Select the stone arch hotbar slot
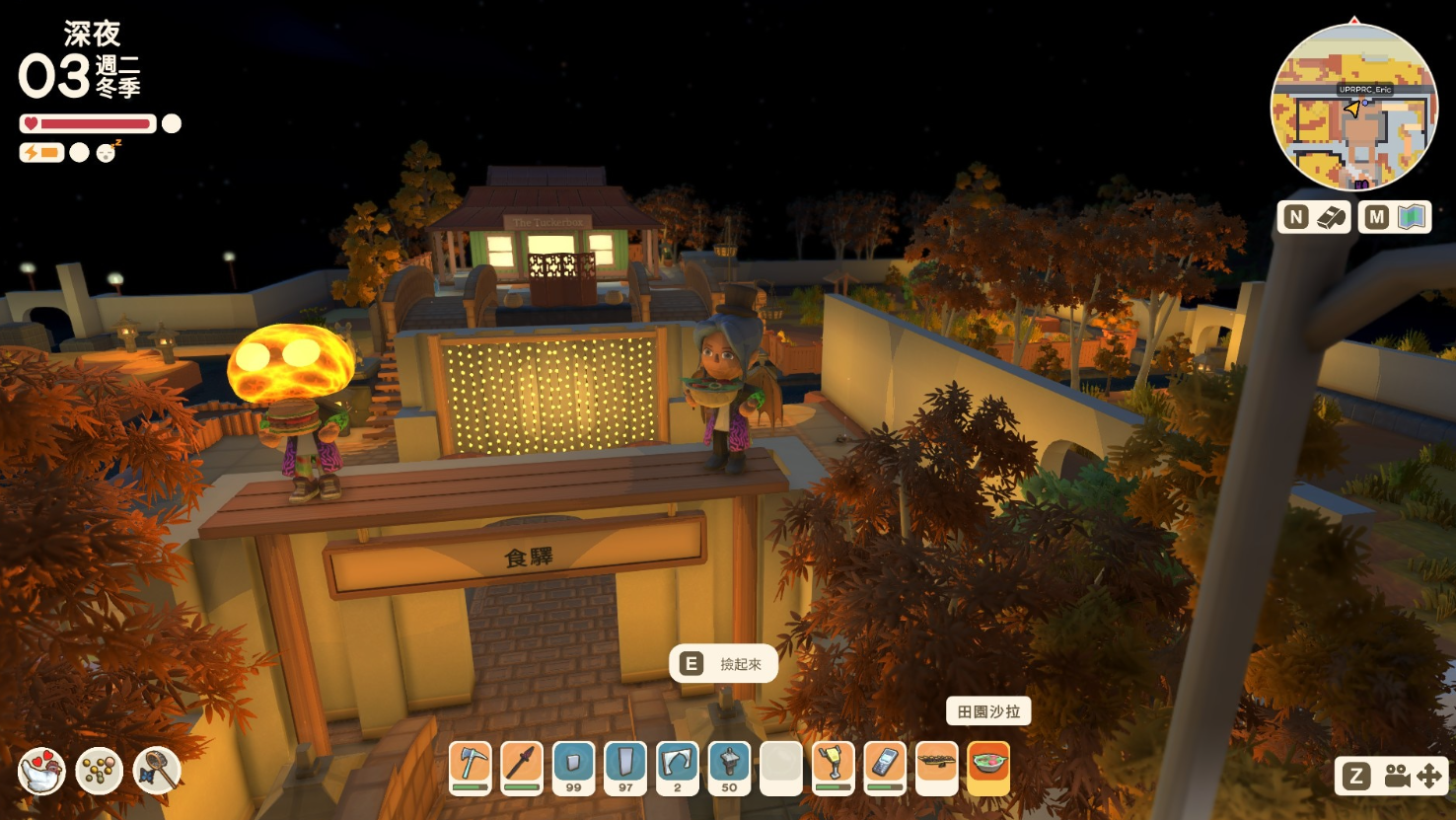 (x=678, y=767)
